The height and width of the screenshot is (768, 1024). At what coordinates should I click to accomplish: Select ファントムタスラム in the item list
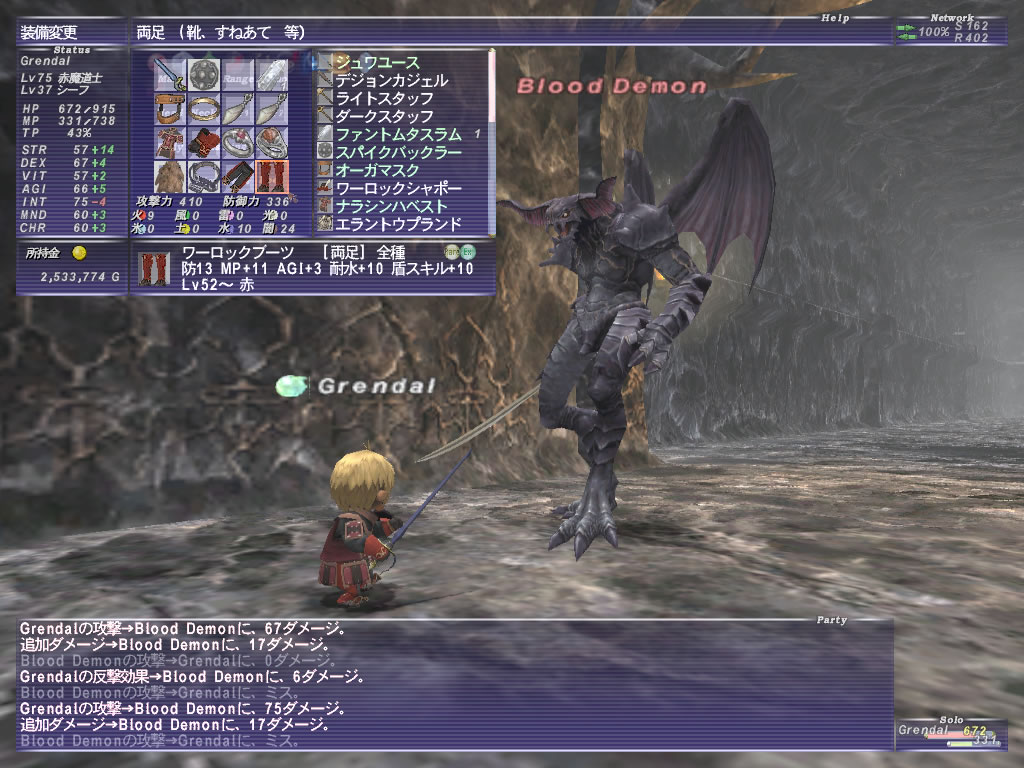(398, 134)
